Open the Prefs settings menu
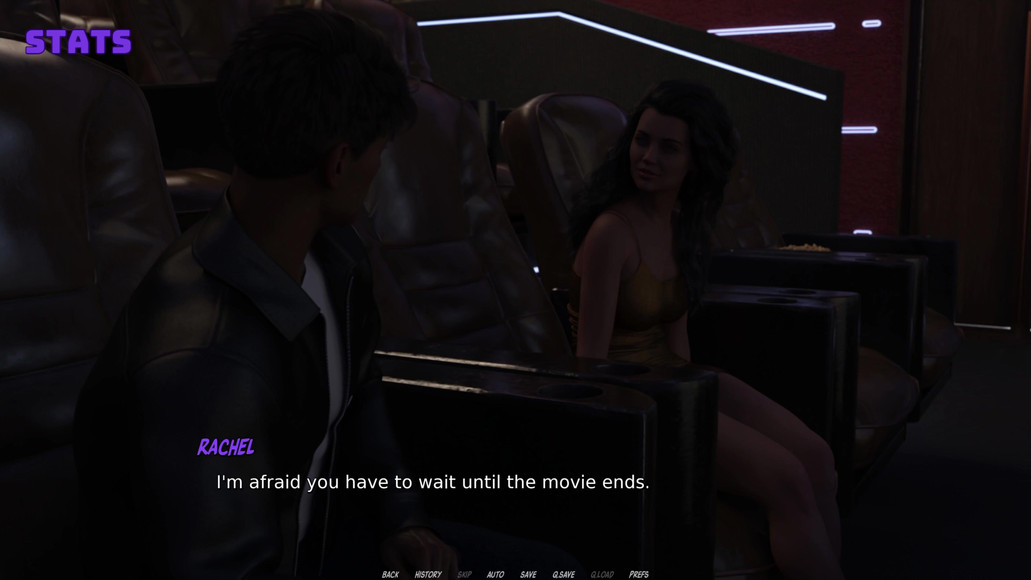1031x580 pixels. tap(639, 575)
